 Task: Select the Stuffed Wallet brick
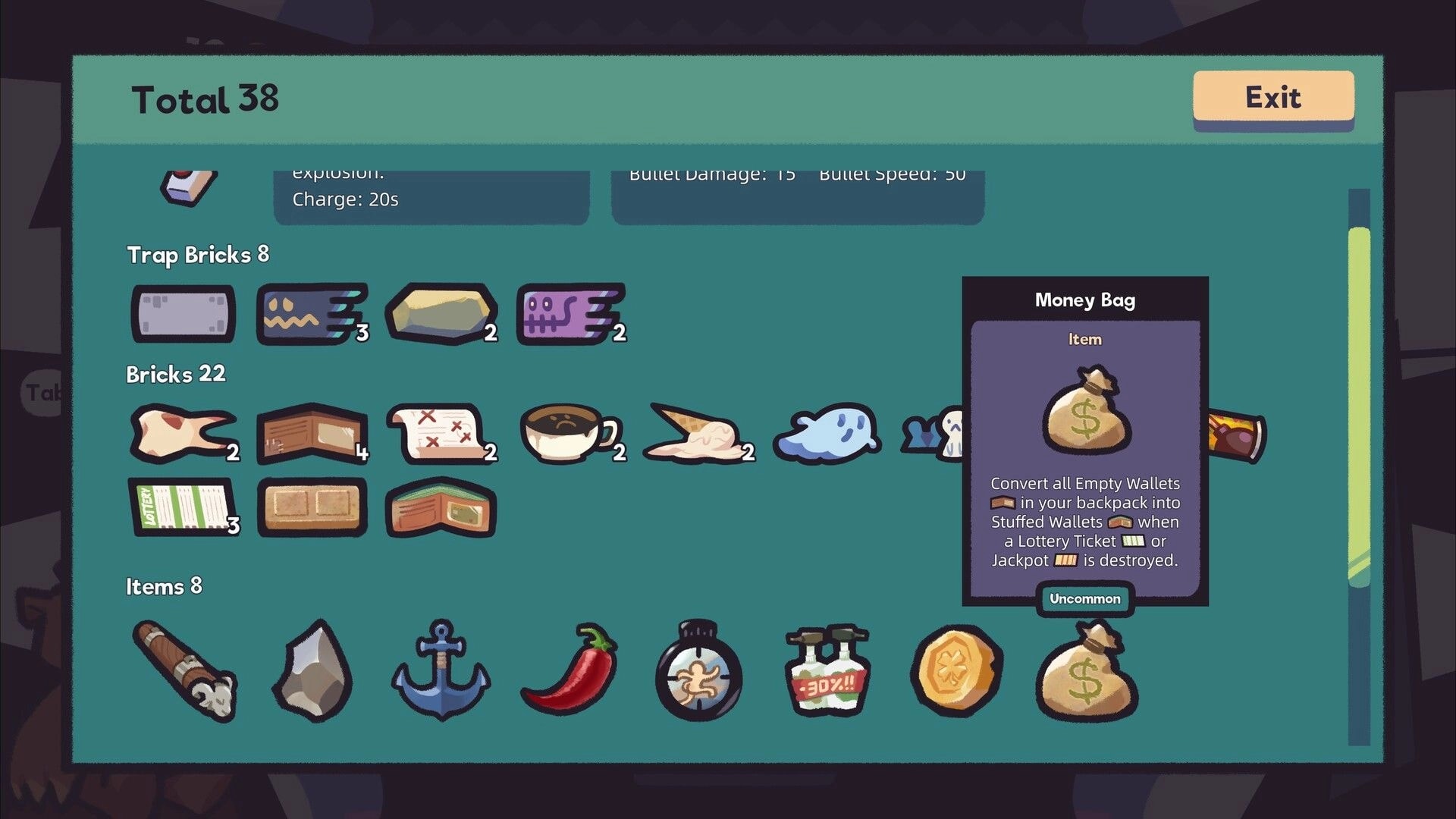coord(440,510)
